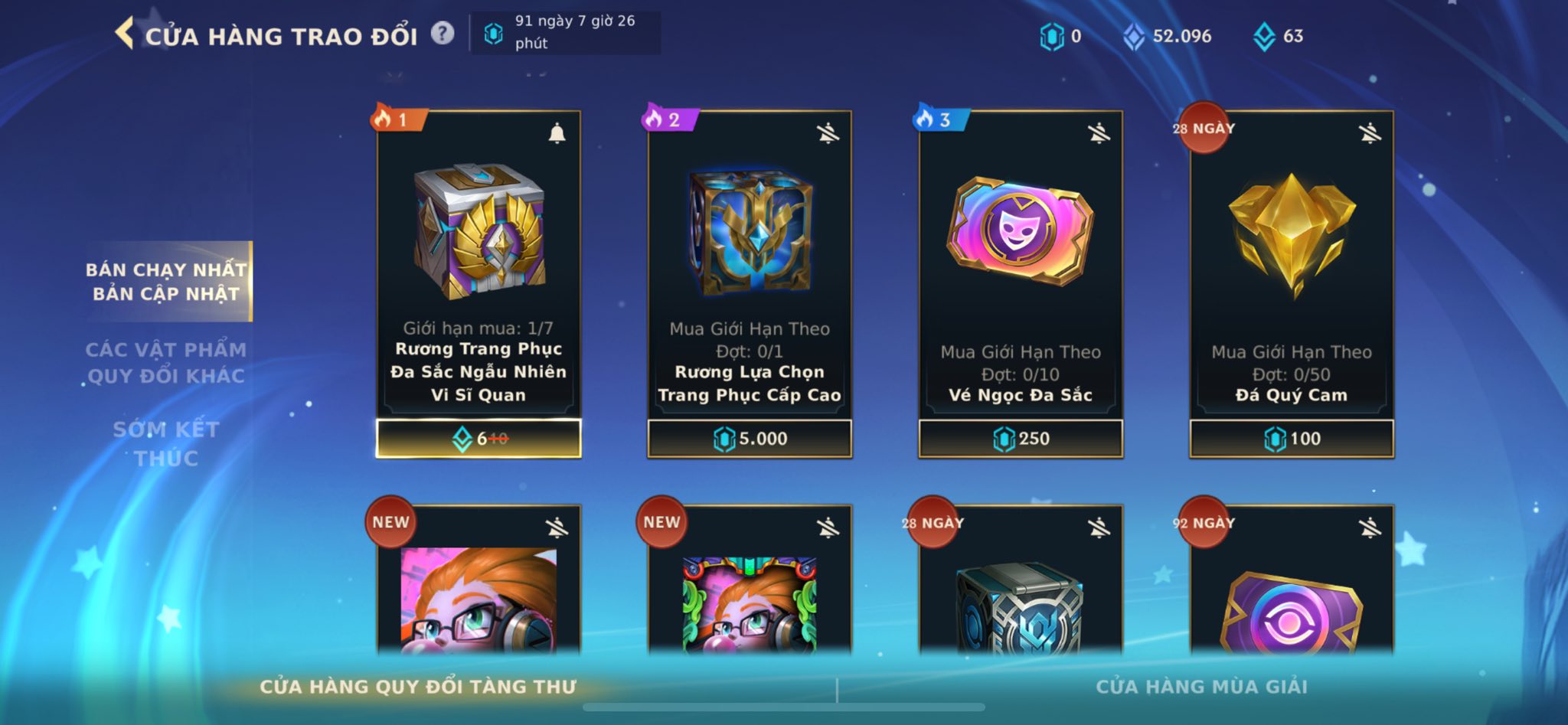Select the Bán Chạy Nhất Bản Cập Nhật tab
This screenshot has height=725, width=1568.
tap(167, 282)
